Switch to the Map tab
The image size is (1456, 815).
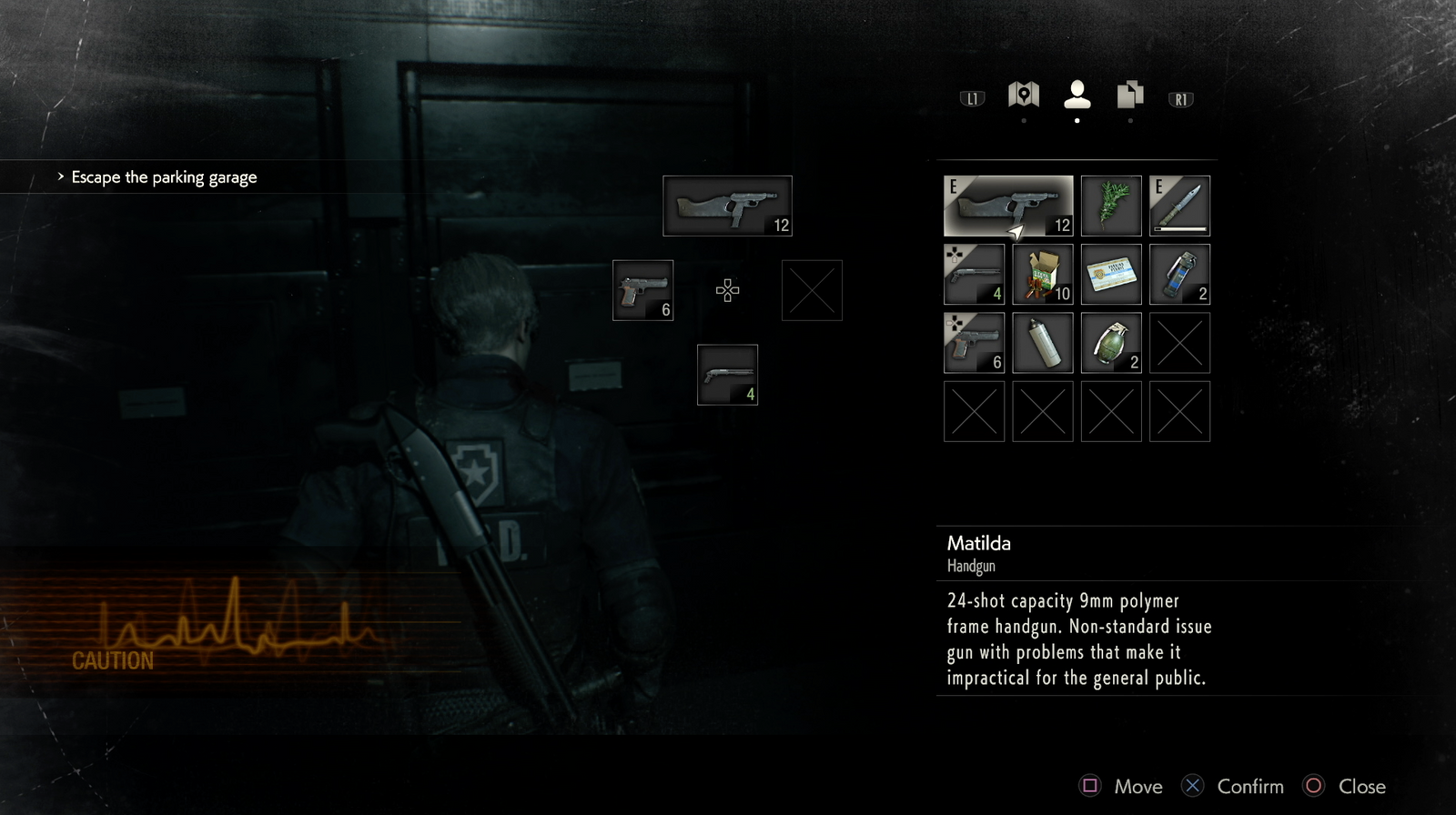(x=1023, y=95)
